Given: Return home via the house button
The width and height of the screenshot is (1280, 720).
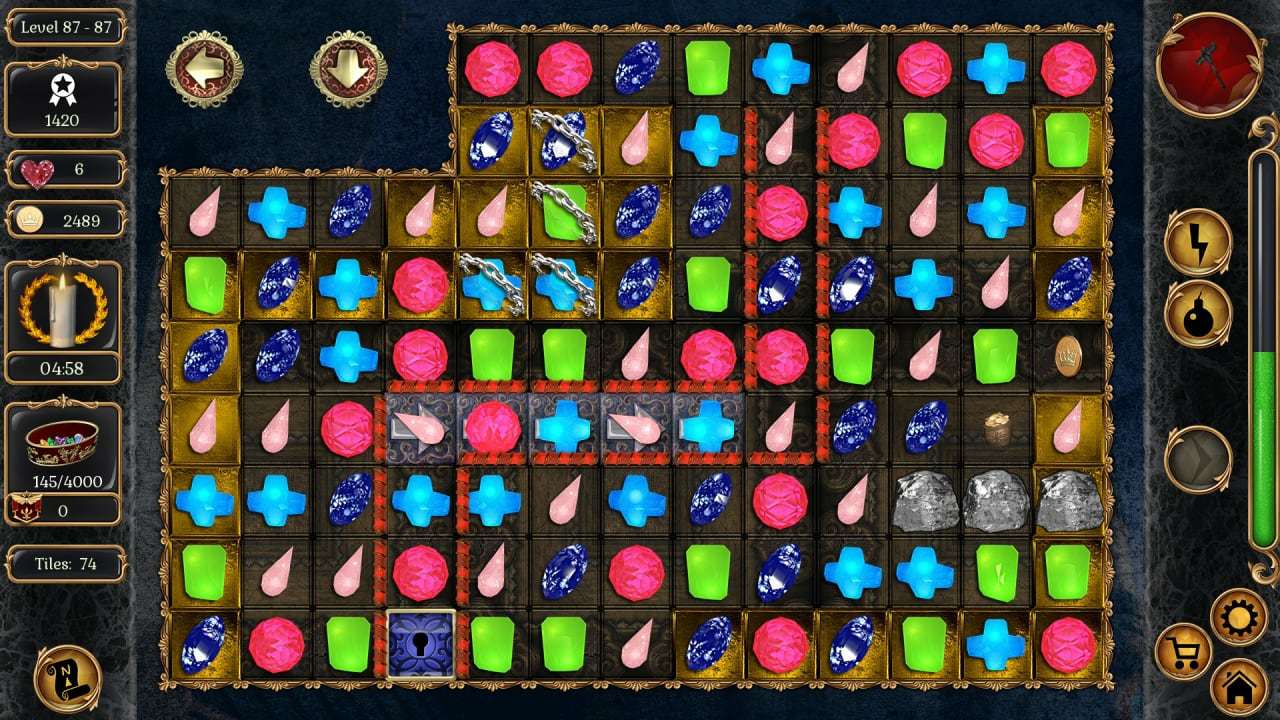Looking at the screenshot, I should [1240, 687].
